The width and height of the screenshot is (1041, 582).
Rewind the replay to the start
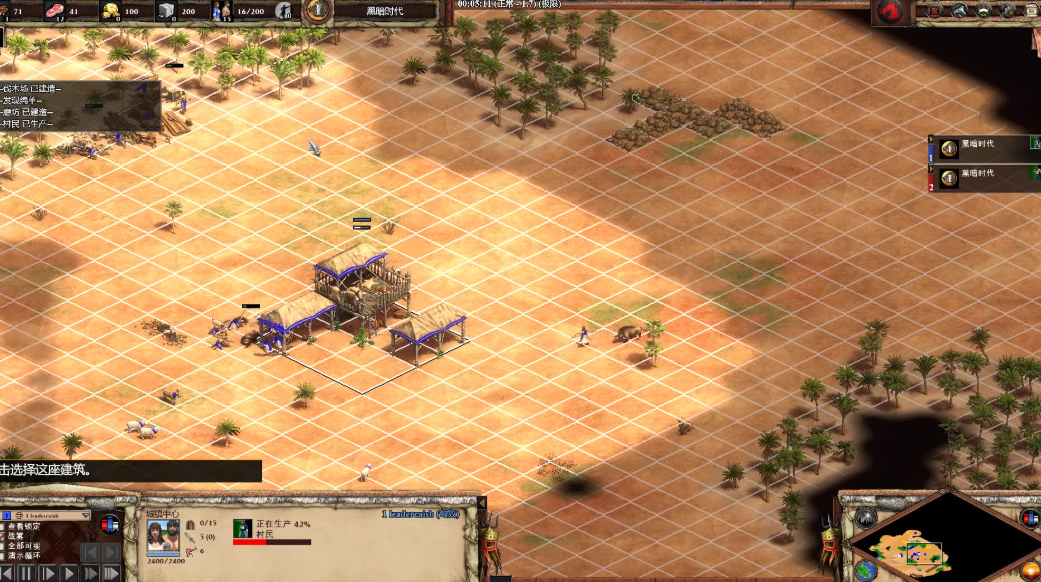coord(6,573)
